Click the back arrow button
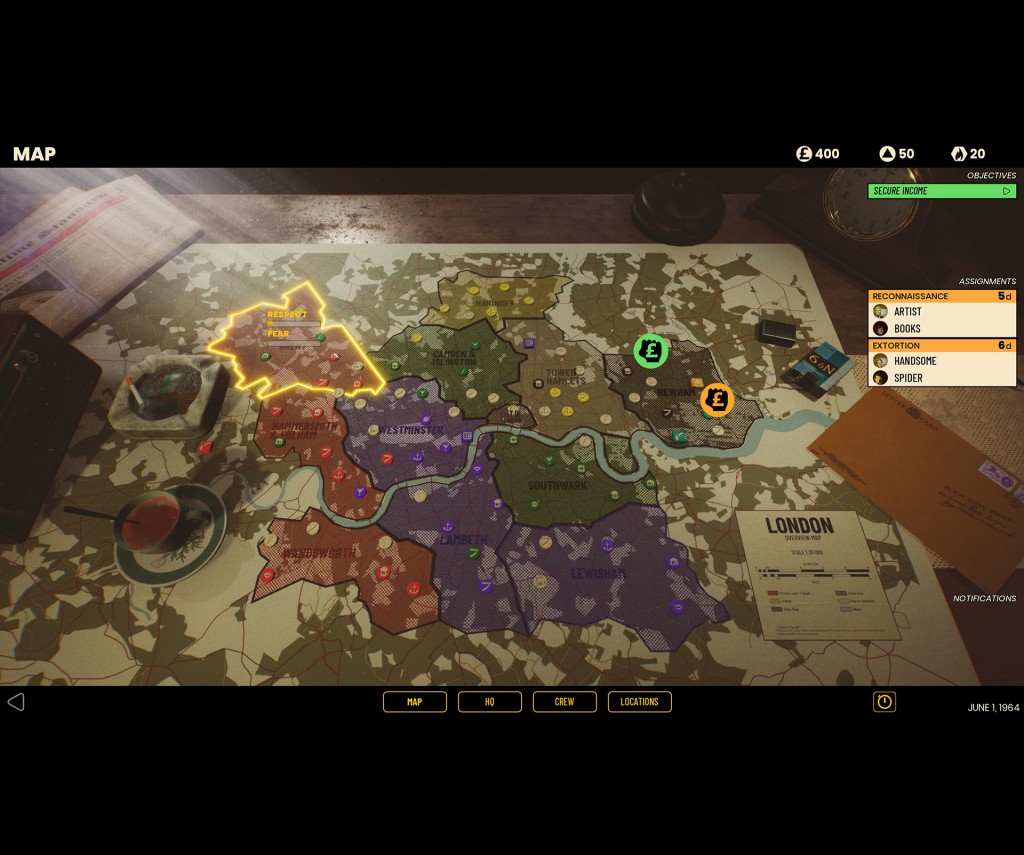1024x855 pixels. tap(16, 702)
